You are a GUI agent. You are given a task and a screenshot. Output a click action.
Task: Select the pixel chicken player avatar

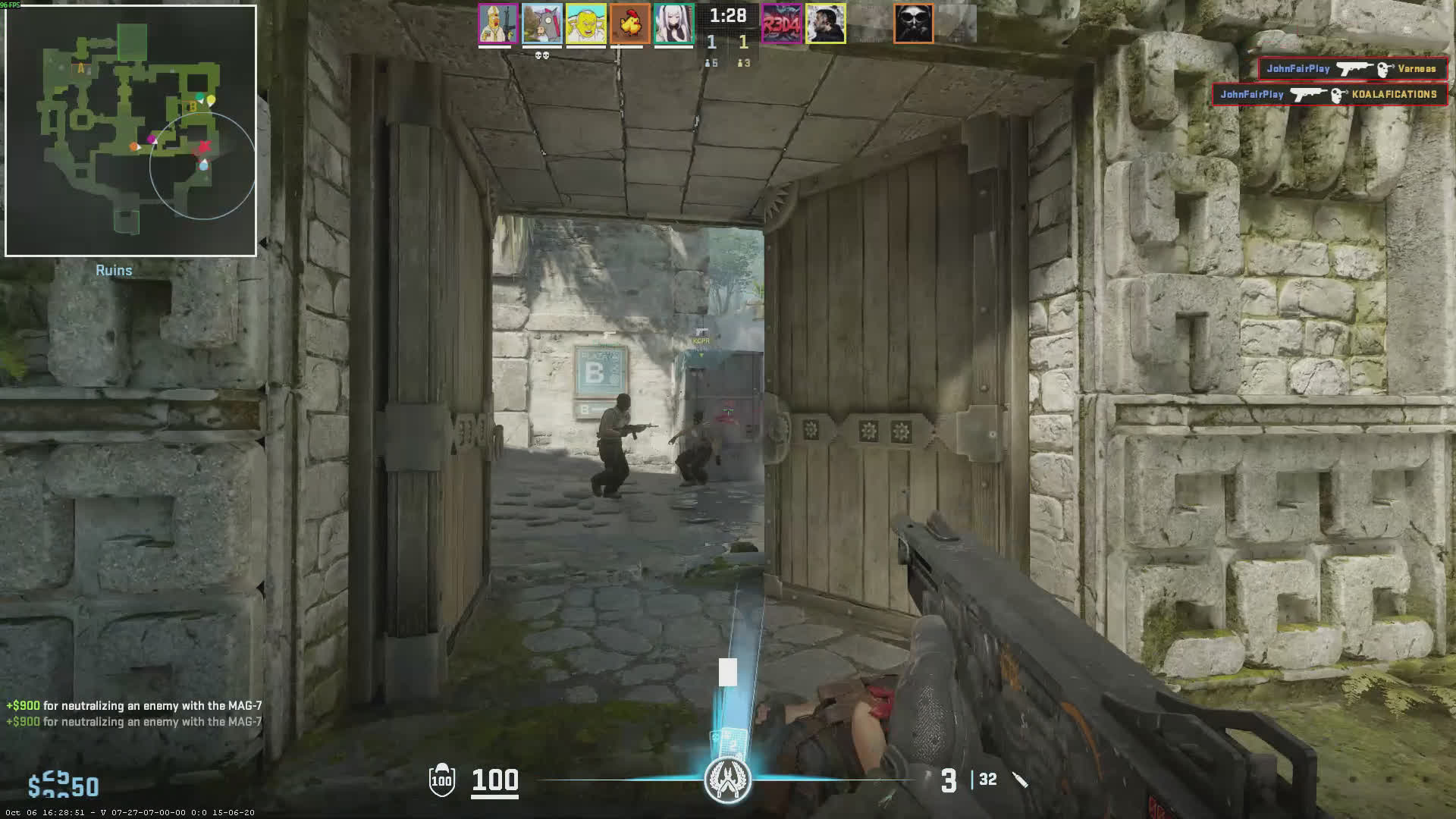pos(629,24)
